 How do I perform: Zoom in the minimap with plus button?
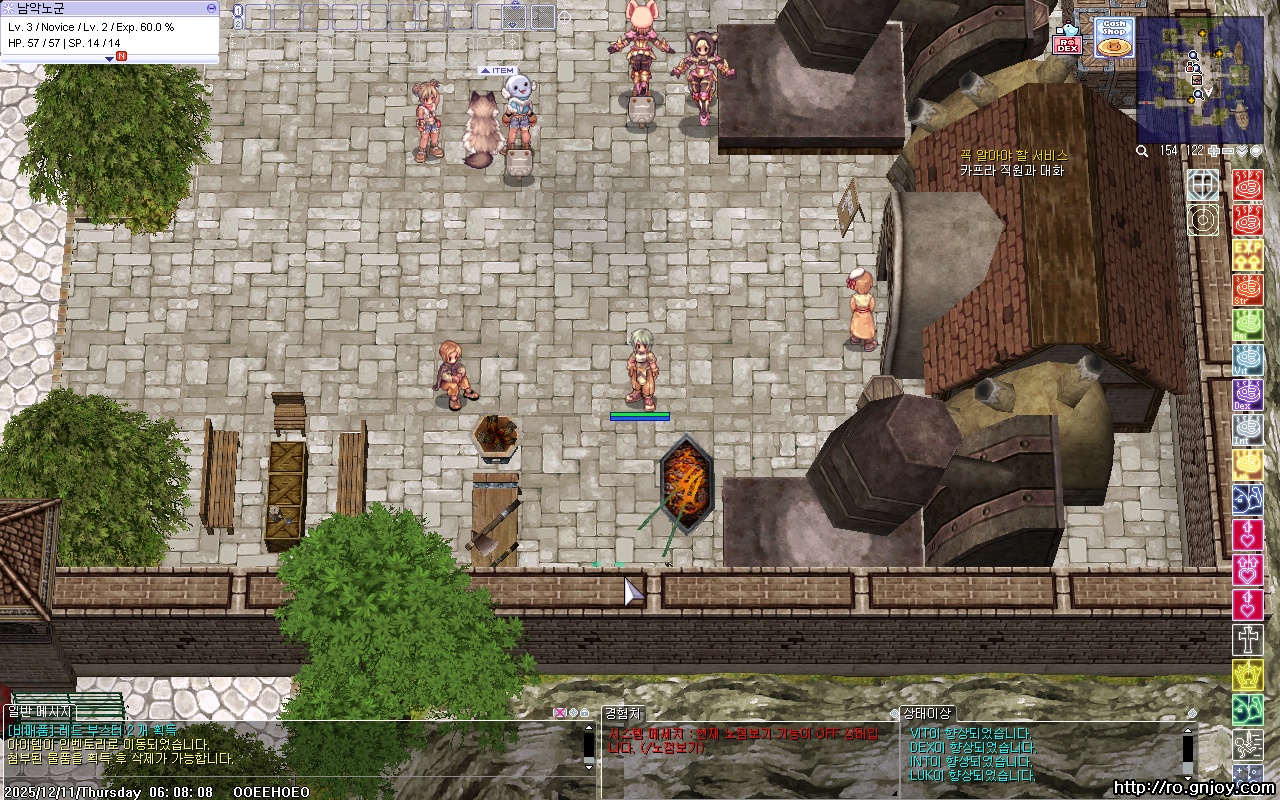tap(1214, 151)
